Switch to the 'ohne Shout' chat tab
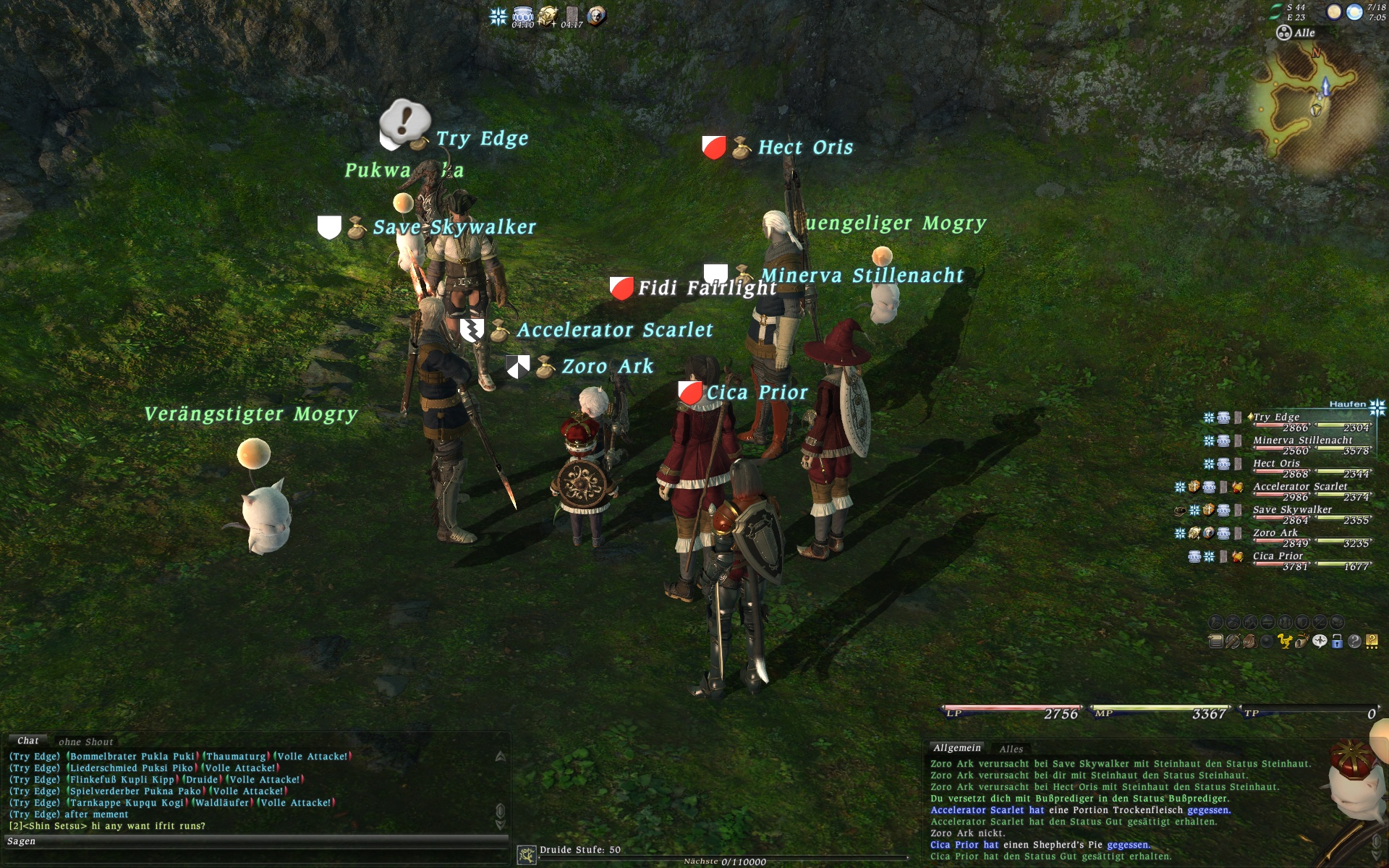 point(85,741)
